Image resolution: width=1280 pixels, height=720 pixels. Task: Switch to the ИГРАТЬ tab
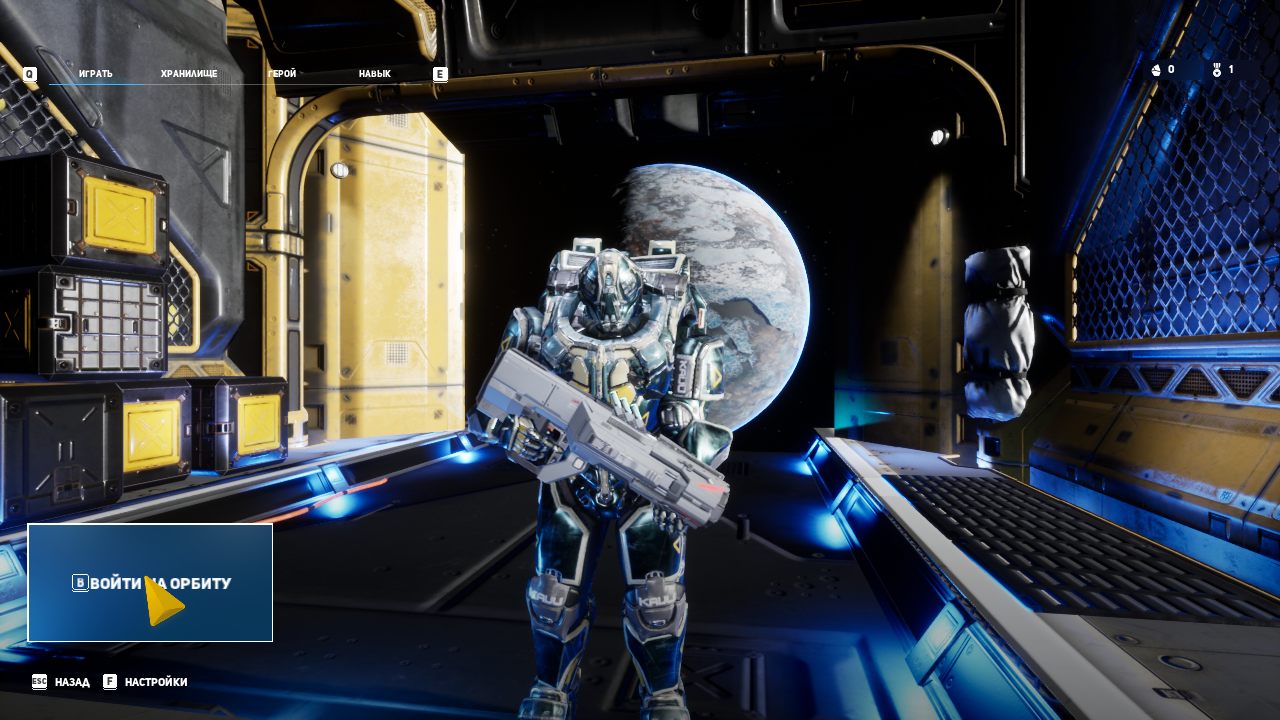pyautogui.click(x=96, y=74)
